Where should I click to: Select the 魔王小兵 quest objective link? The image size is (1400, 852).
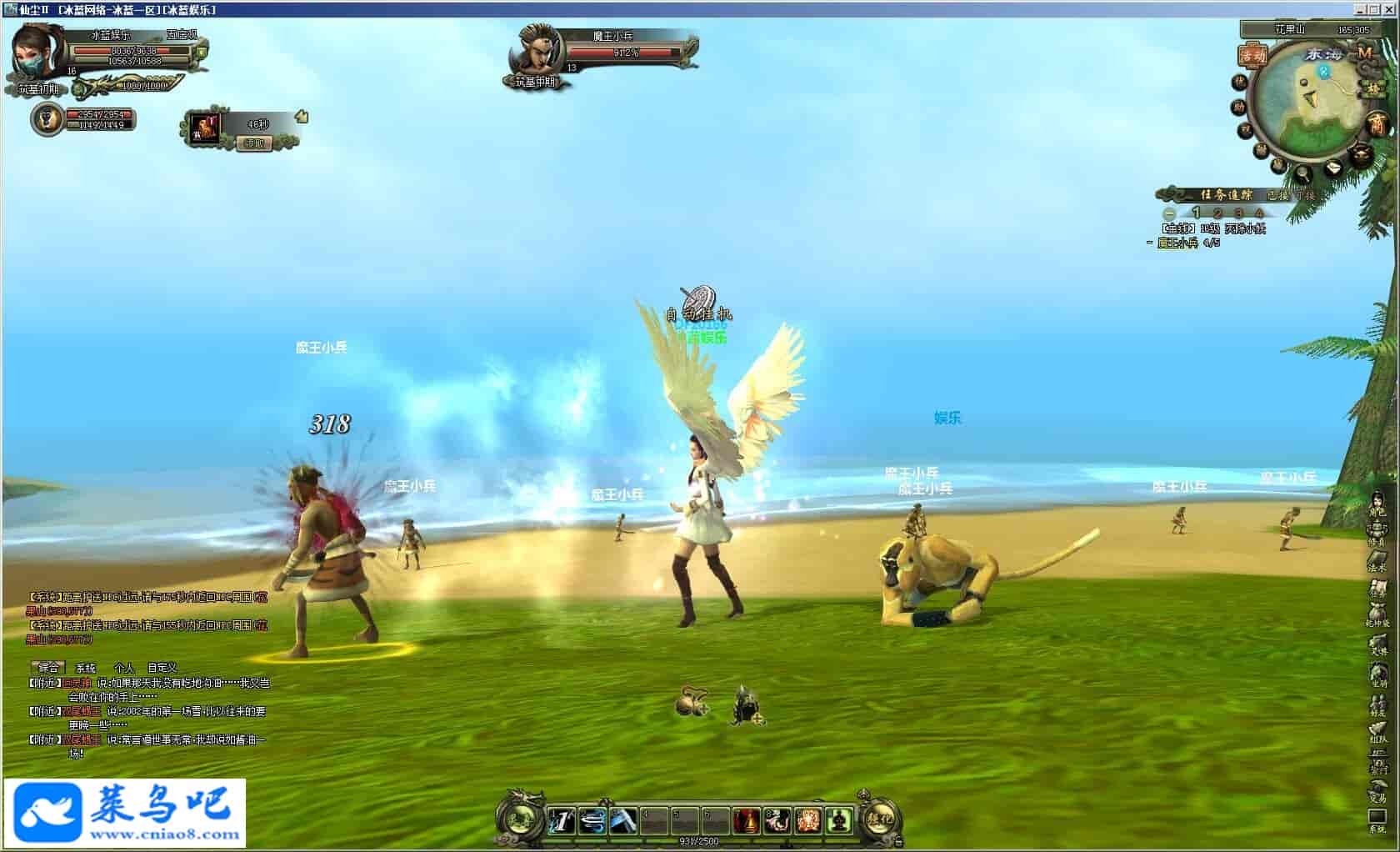point(1177,243)
